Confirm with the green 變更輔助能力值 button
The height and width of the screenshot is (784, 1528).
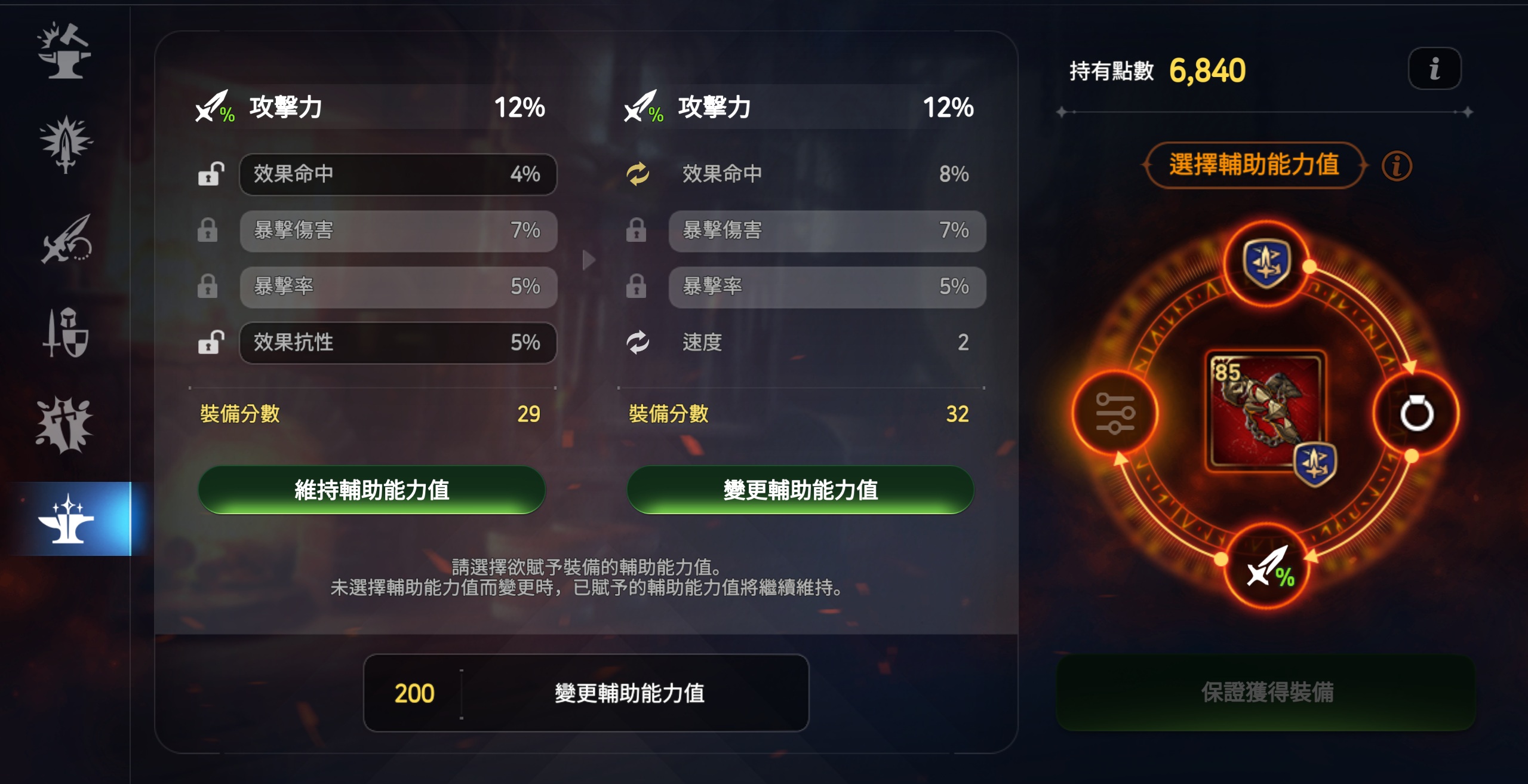[x=800, y=490]
